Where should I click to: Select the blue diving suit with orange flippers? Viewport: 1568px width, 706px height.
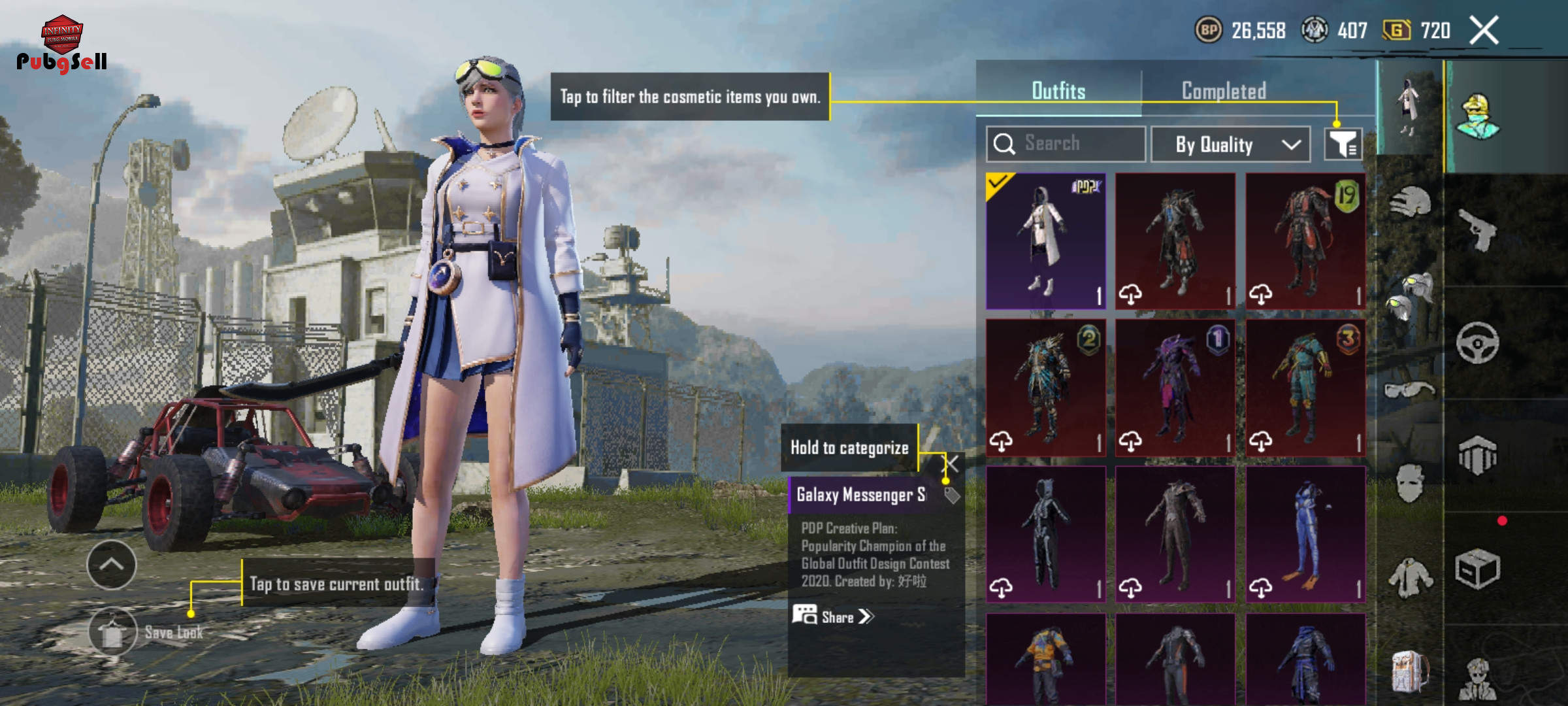pos(1305,534)
